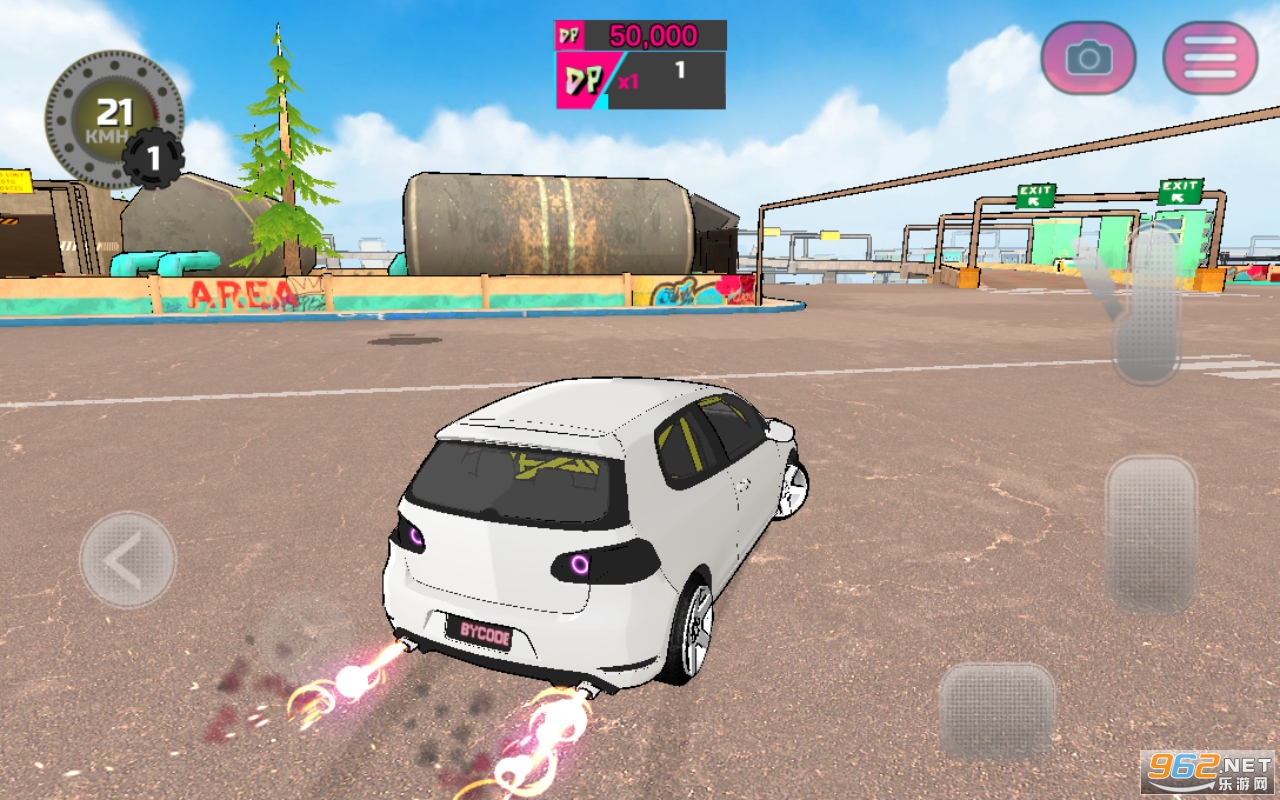Open the hamburger menu
The image size is (1280, 800).
(x=1210, y=58)
